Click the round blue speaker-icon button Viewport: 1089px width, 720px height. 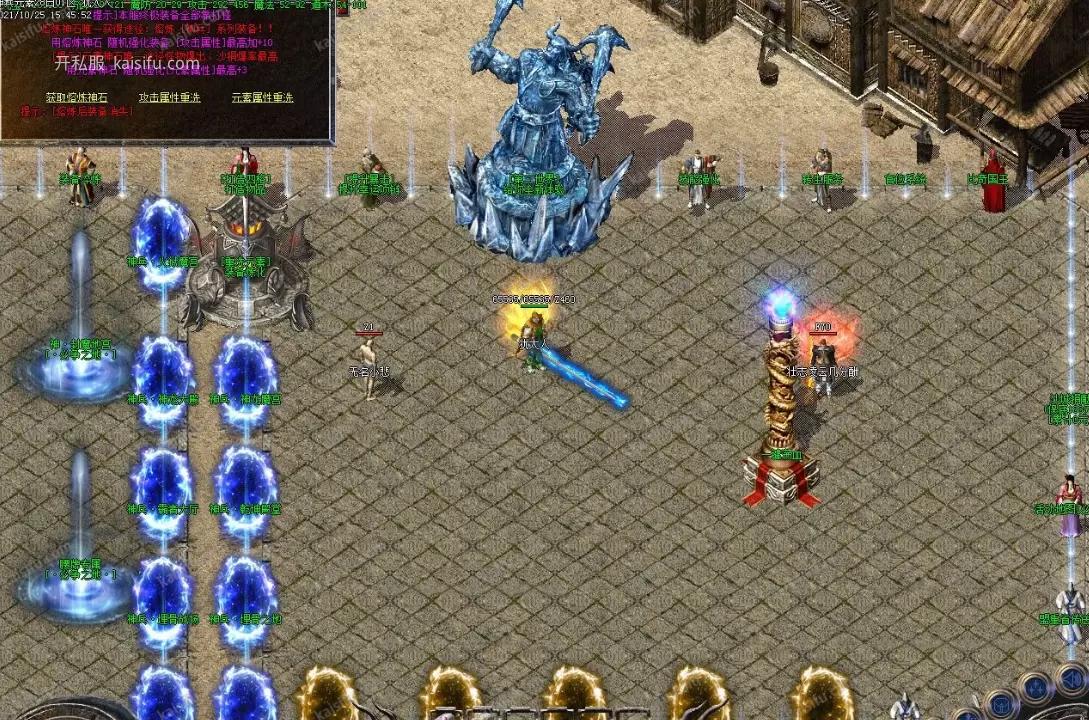pos(1071,679)
